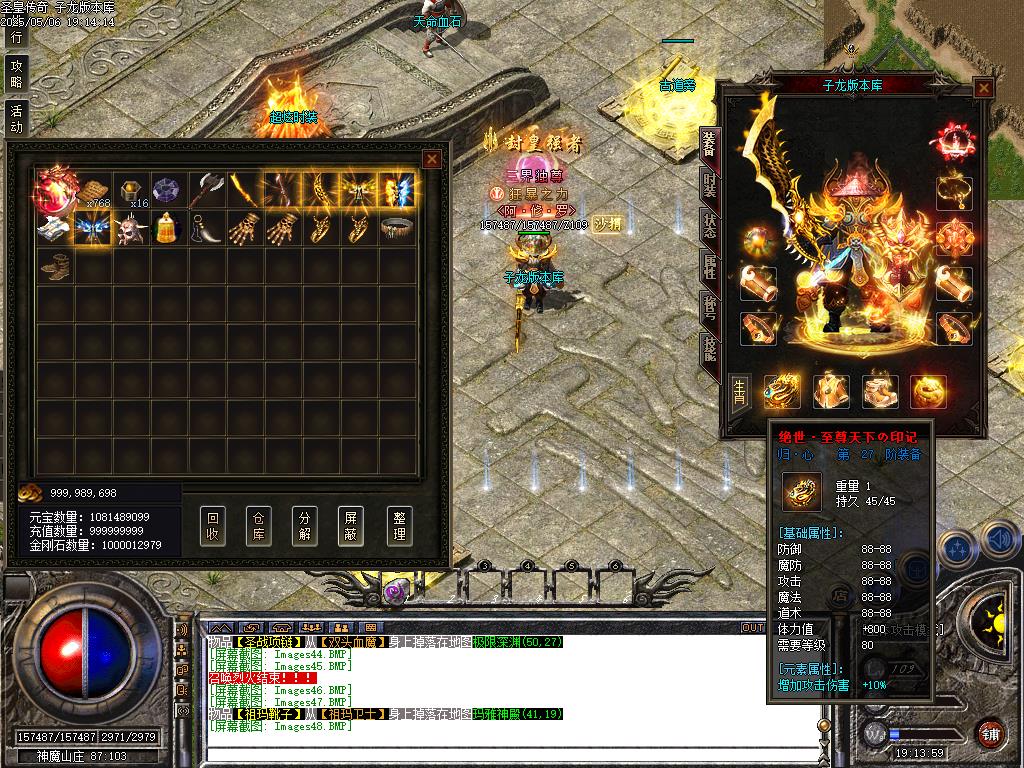Select the battle axe in the bag

click(208, 188)
